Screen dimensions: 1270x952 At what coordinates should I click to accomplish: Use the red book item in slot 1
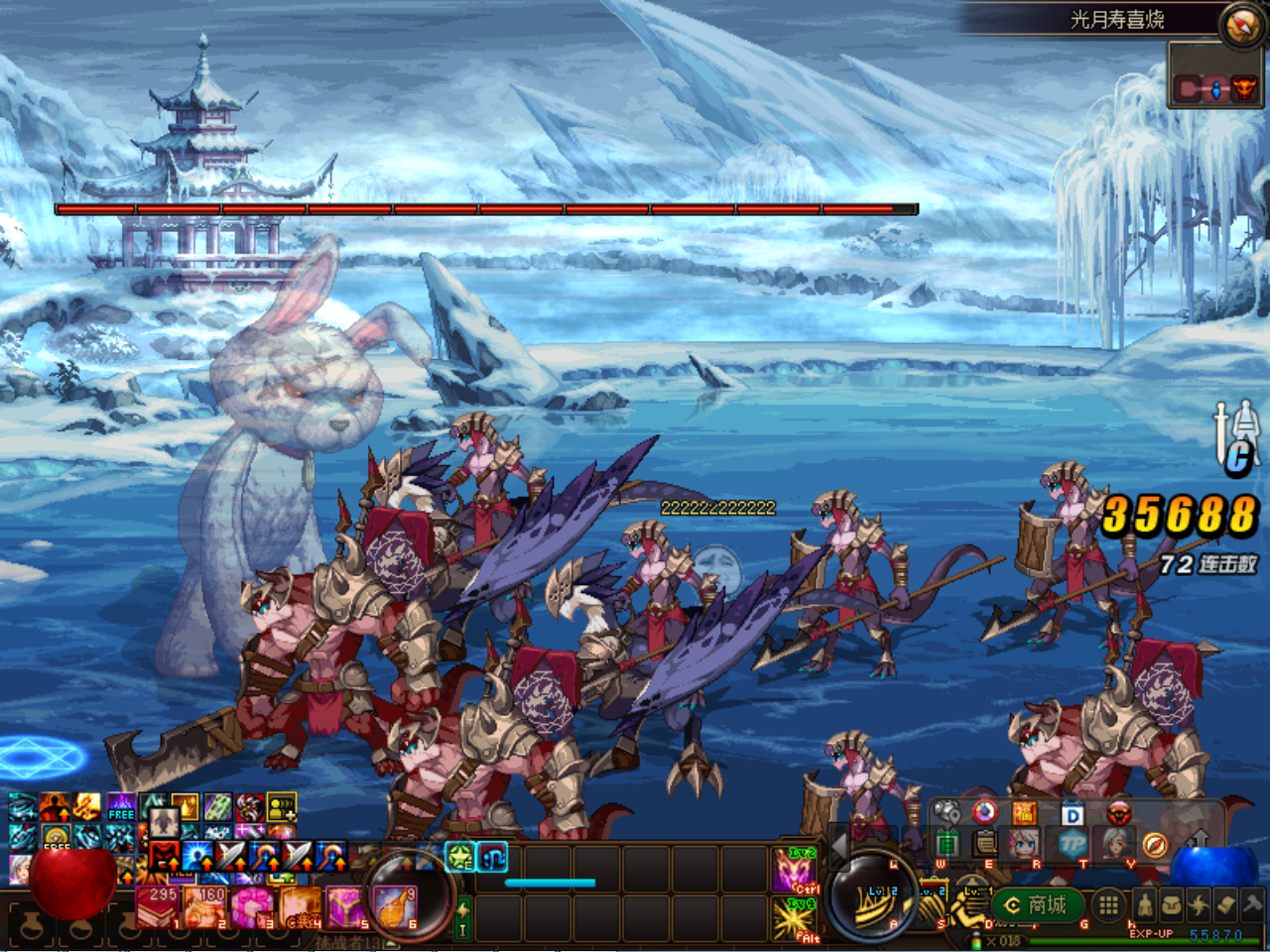156,905
